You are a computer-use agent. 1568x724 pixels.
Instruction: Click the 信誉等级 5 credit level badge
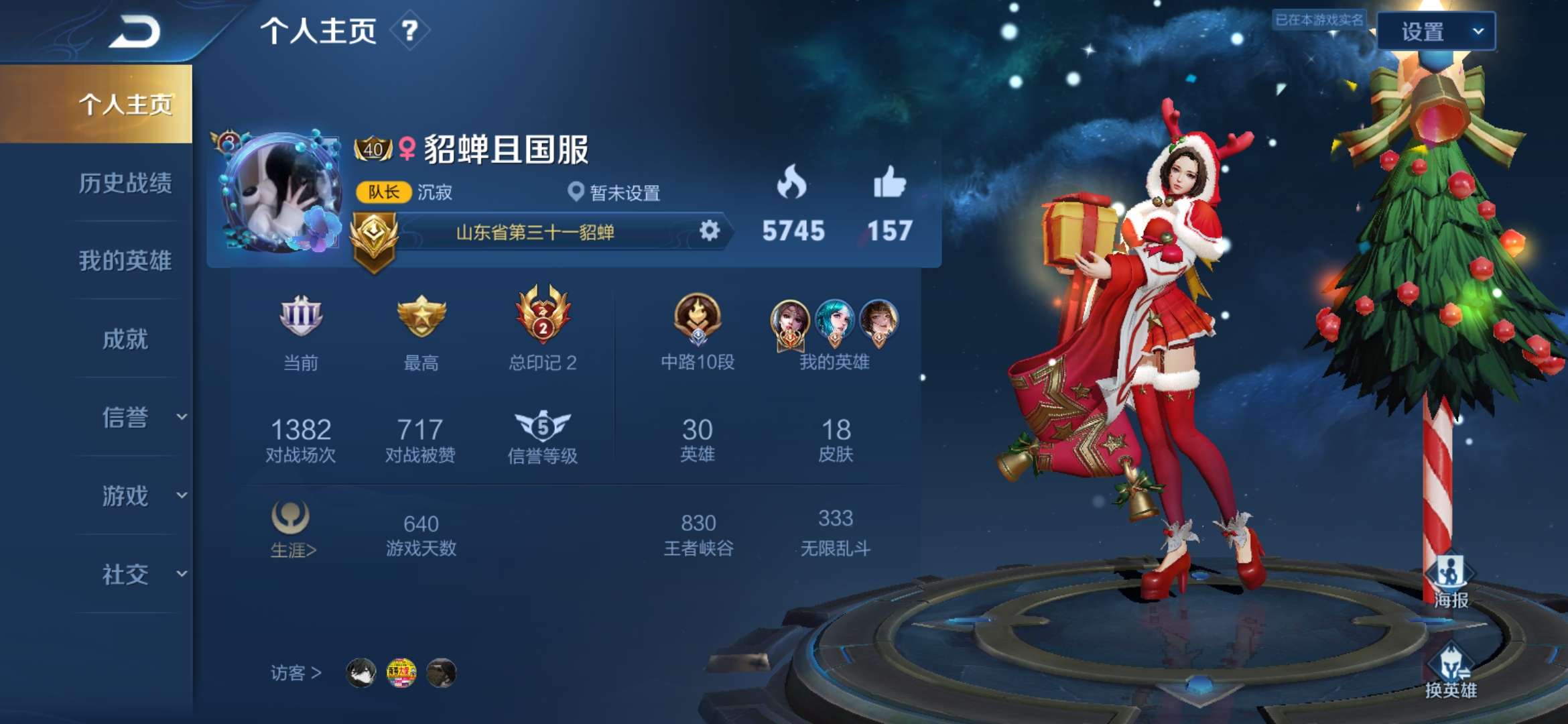(x=543, y=426)
